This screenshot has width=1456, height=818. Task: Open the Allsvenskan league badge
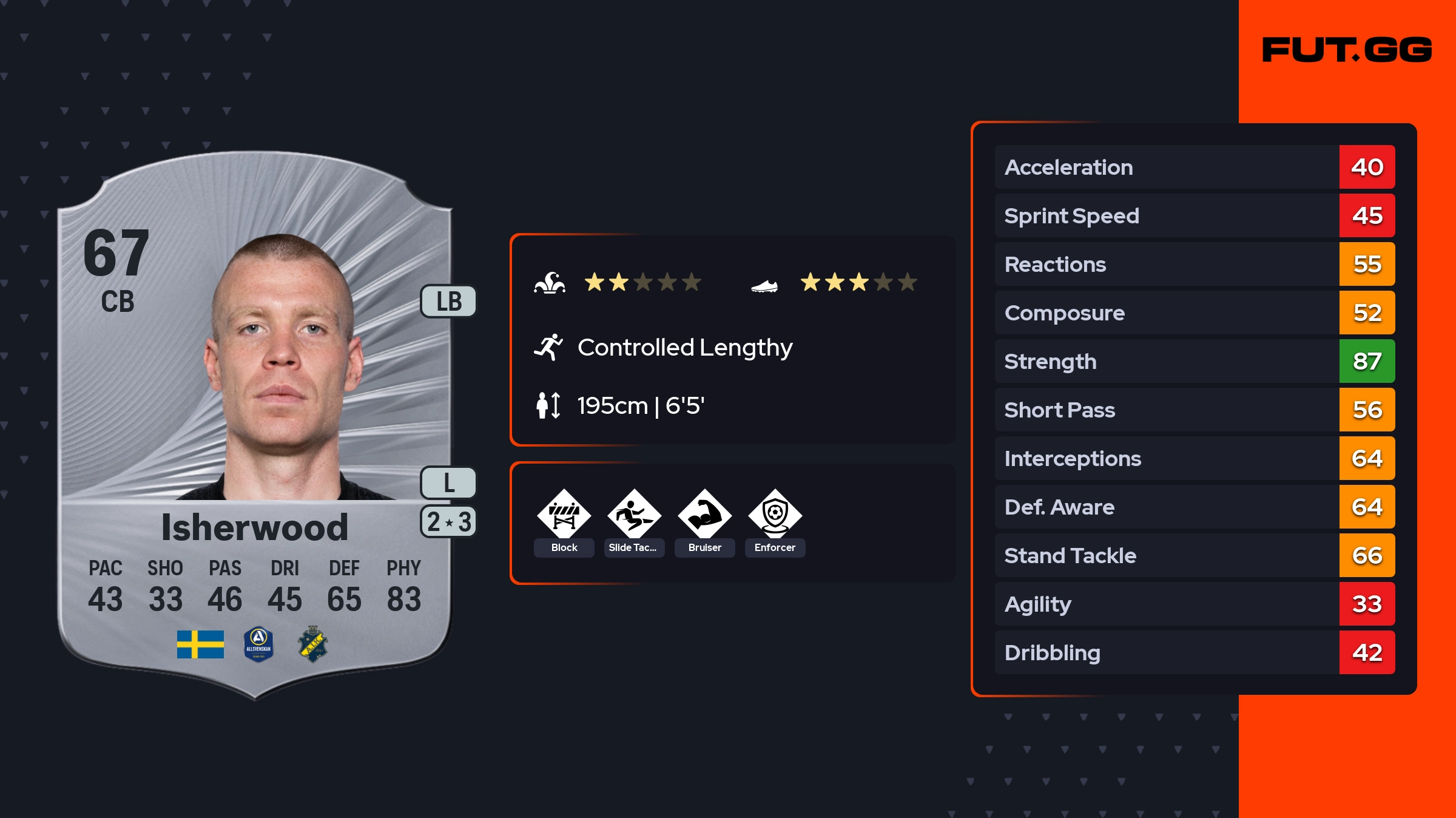[x=258, y=644]
